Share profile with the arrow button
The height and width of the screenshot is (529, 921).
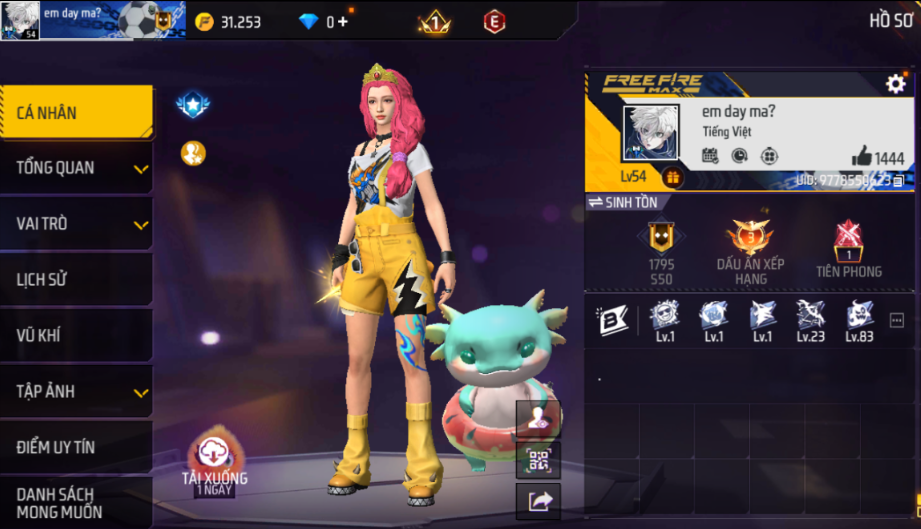coord(538,500)
